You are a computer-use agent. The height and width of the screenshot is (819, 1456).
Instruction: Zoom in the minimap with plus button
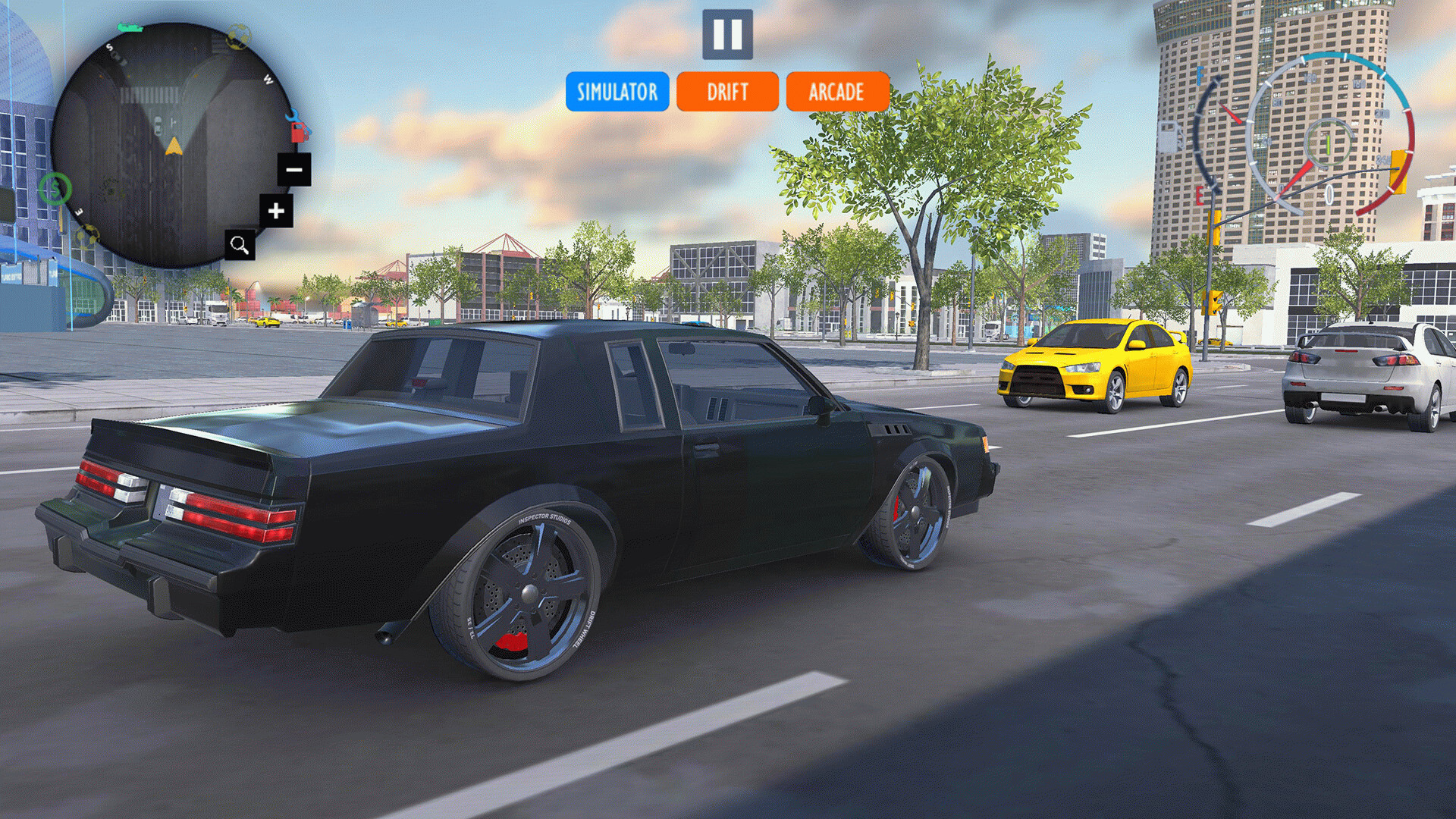point(276,211)
